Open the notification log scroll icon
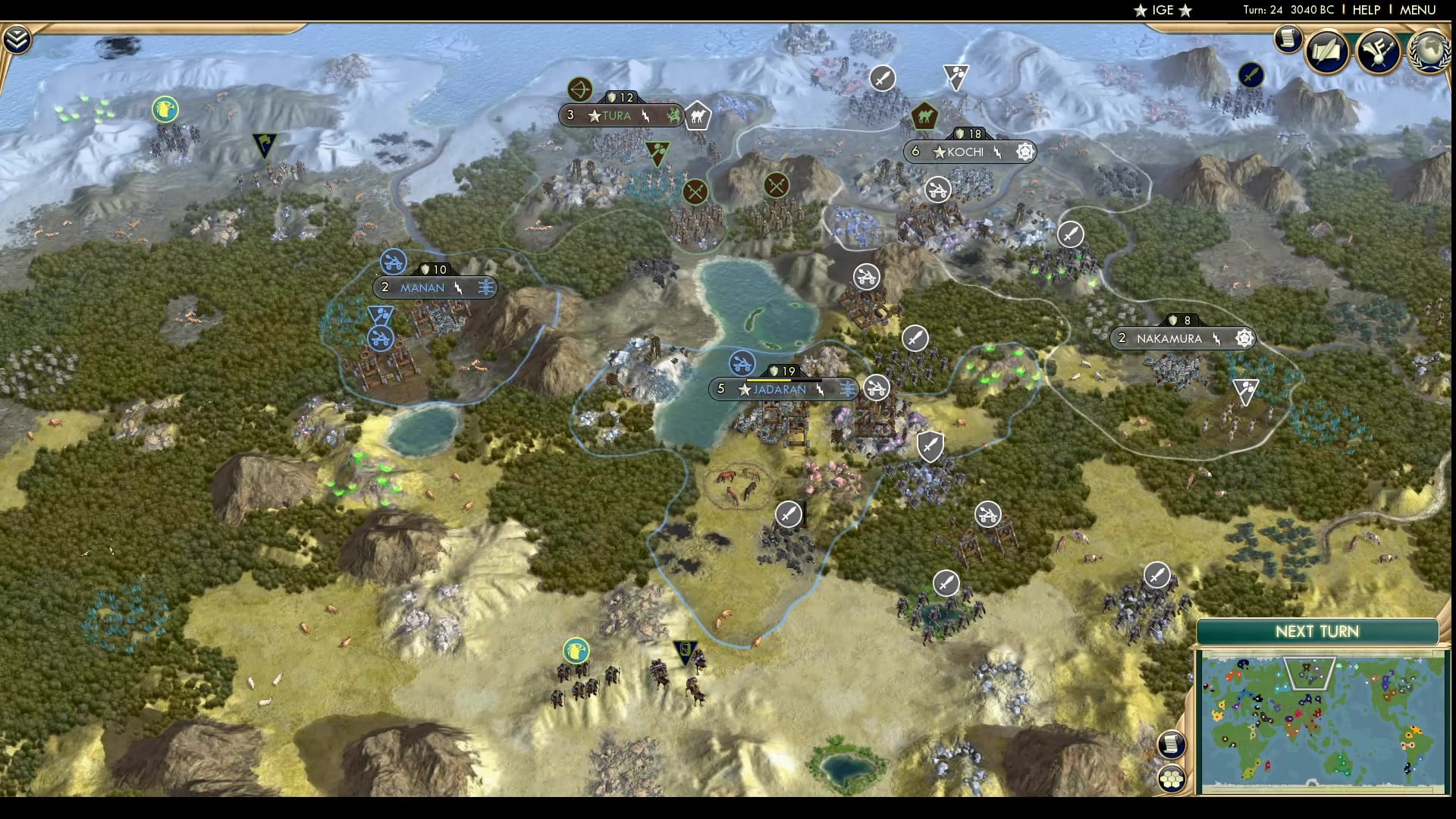Viewport: 1456px width, 819px height. pos(1288,39)
